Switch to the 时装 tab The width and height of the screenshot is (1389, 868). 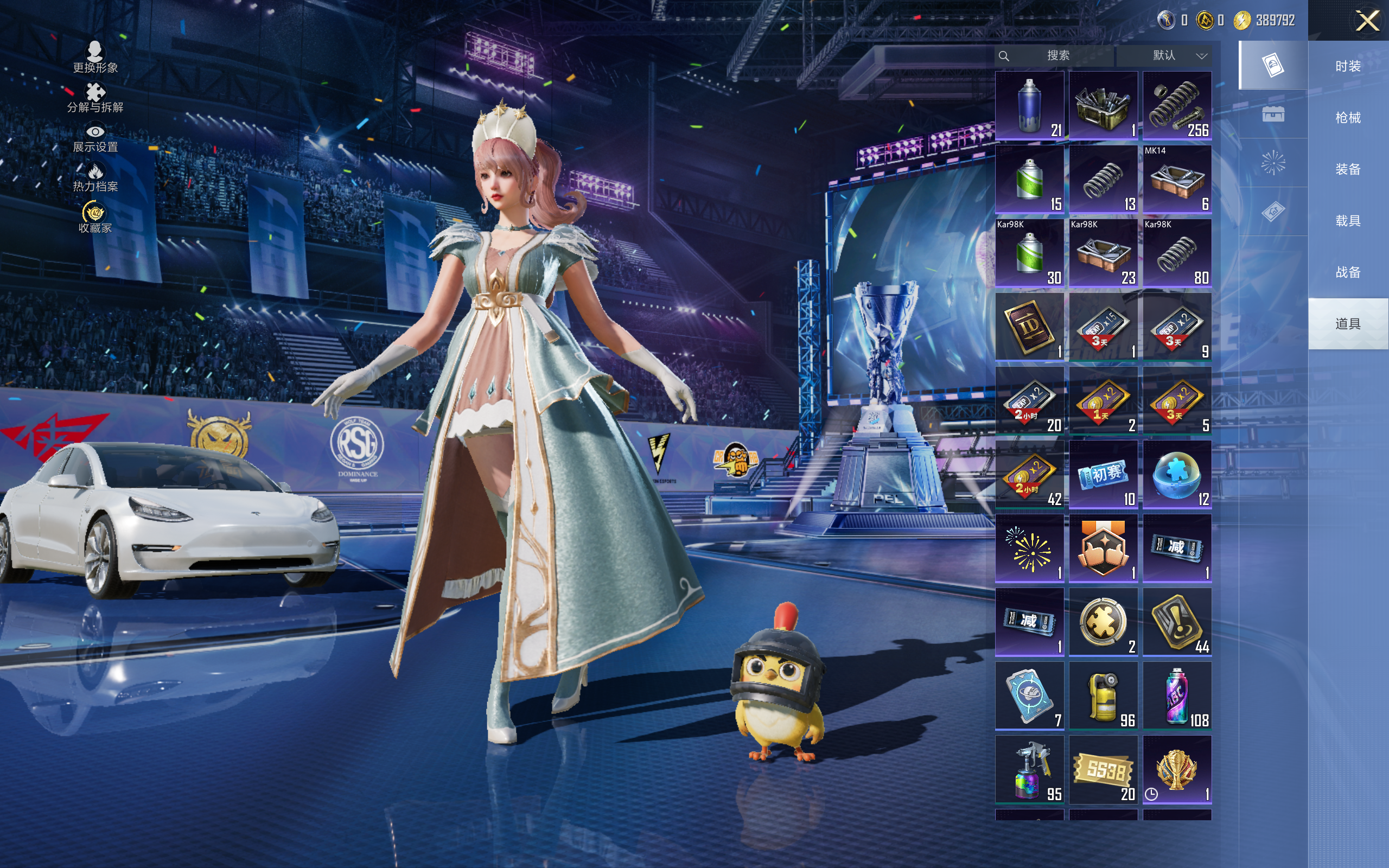click(1347, 67)
